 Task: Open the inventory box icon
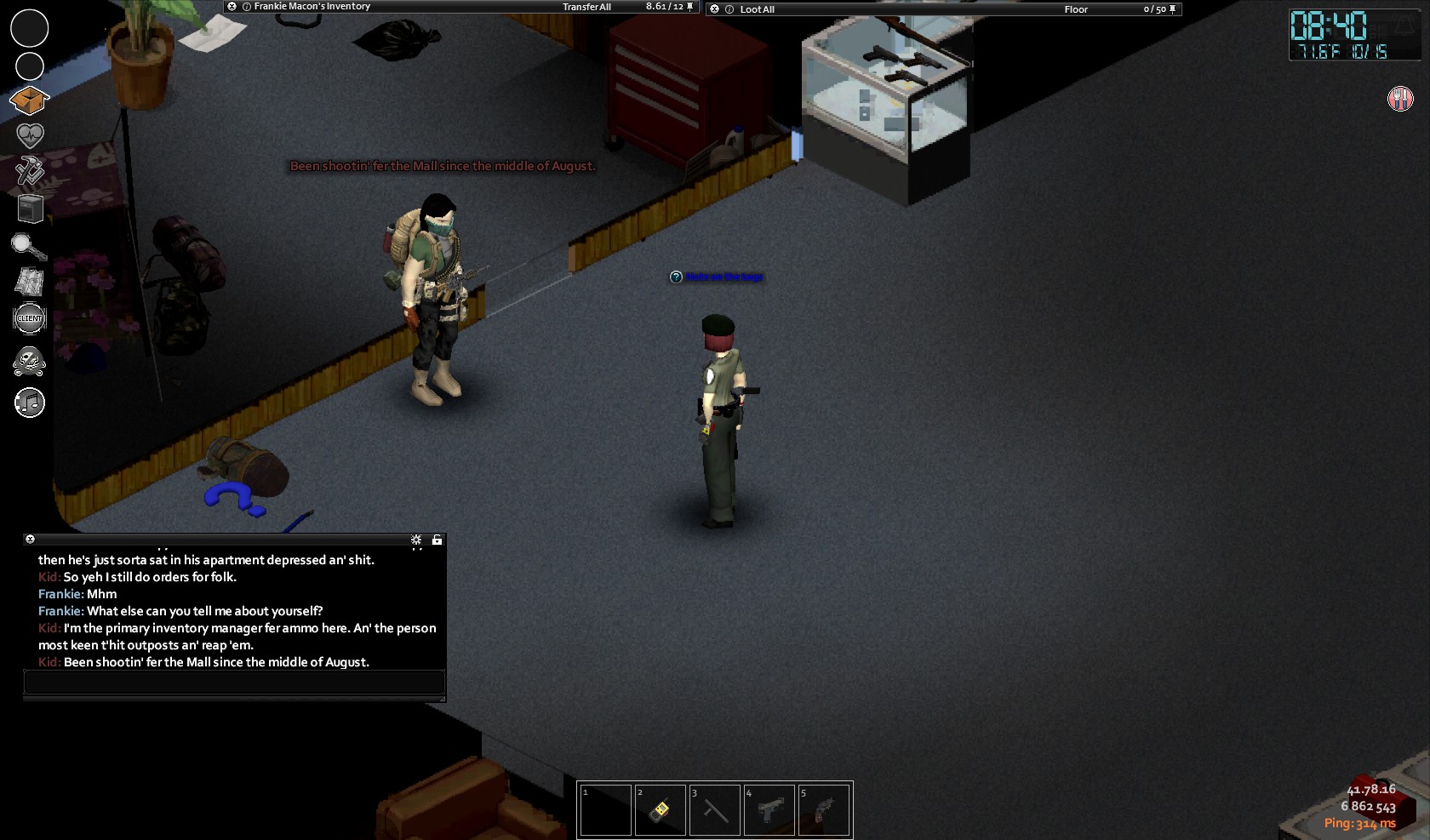(x=29, y=100)
